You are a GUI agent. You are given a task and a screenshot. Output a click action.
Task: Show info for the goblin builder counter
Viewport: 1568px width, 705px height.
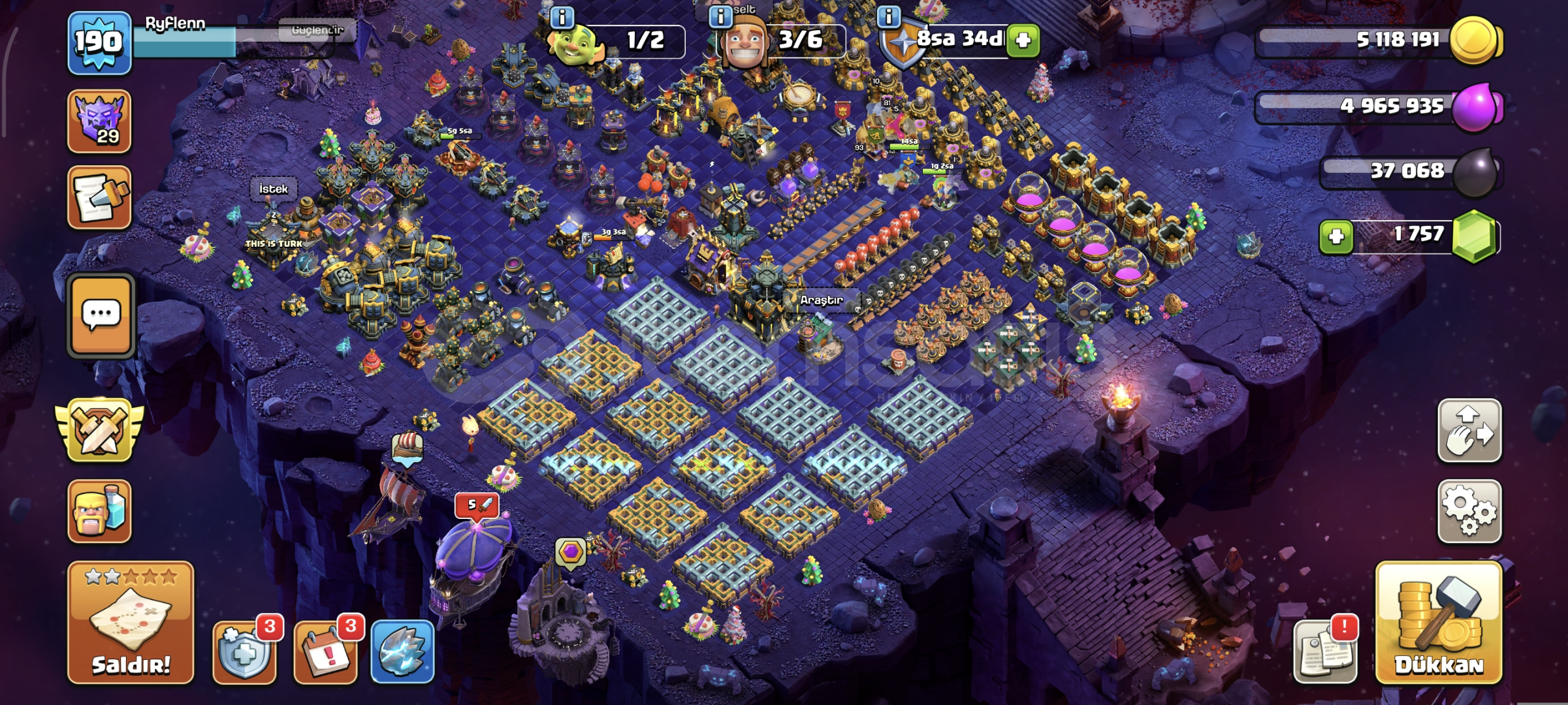click(x=562, y=17)
